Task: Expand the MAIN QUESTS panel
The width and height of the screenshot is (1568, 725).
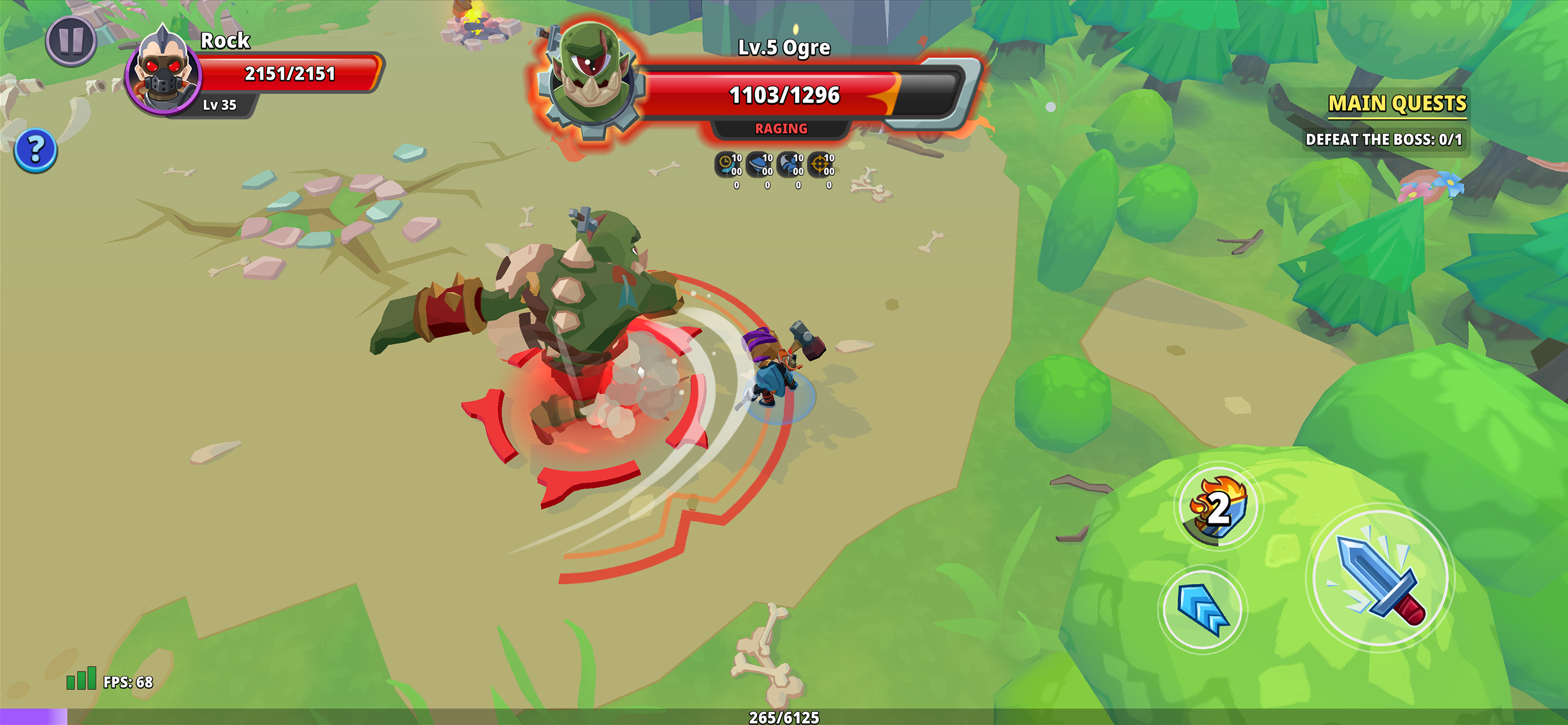Action: pyautogui.click(x=1398, y=104)
